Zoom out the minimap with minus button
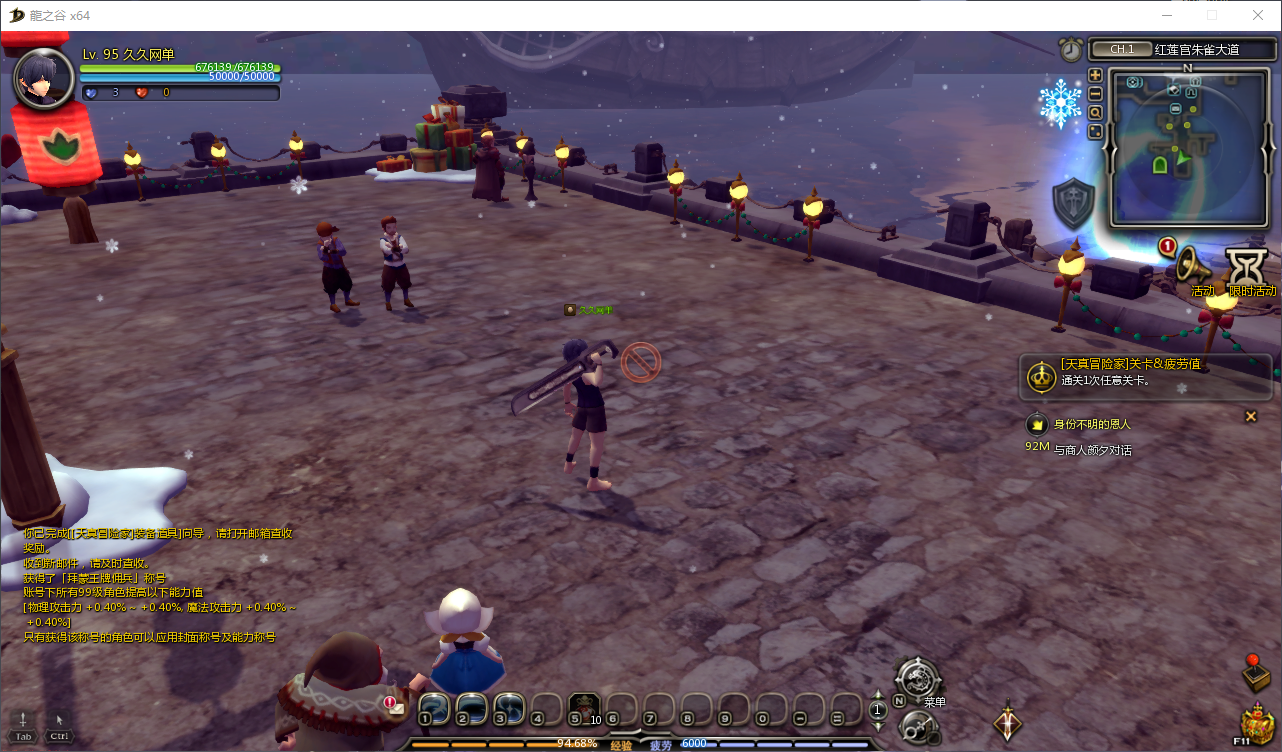The image size is (1282, 752). coord(1095,94)
